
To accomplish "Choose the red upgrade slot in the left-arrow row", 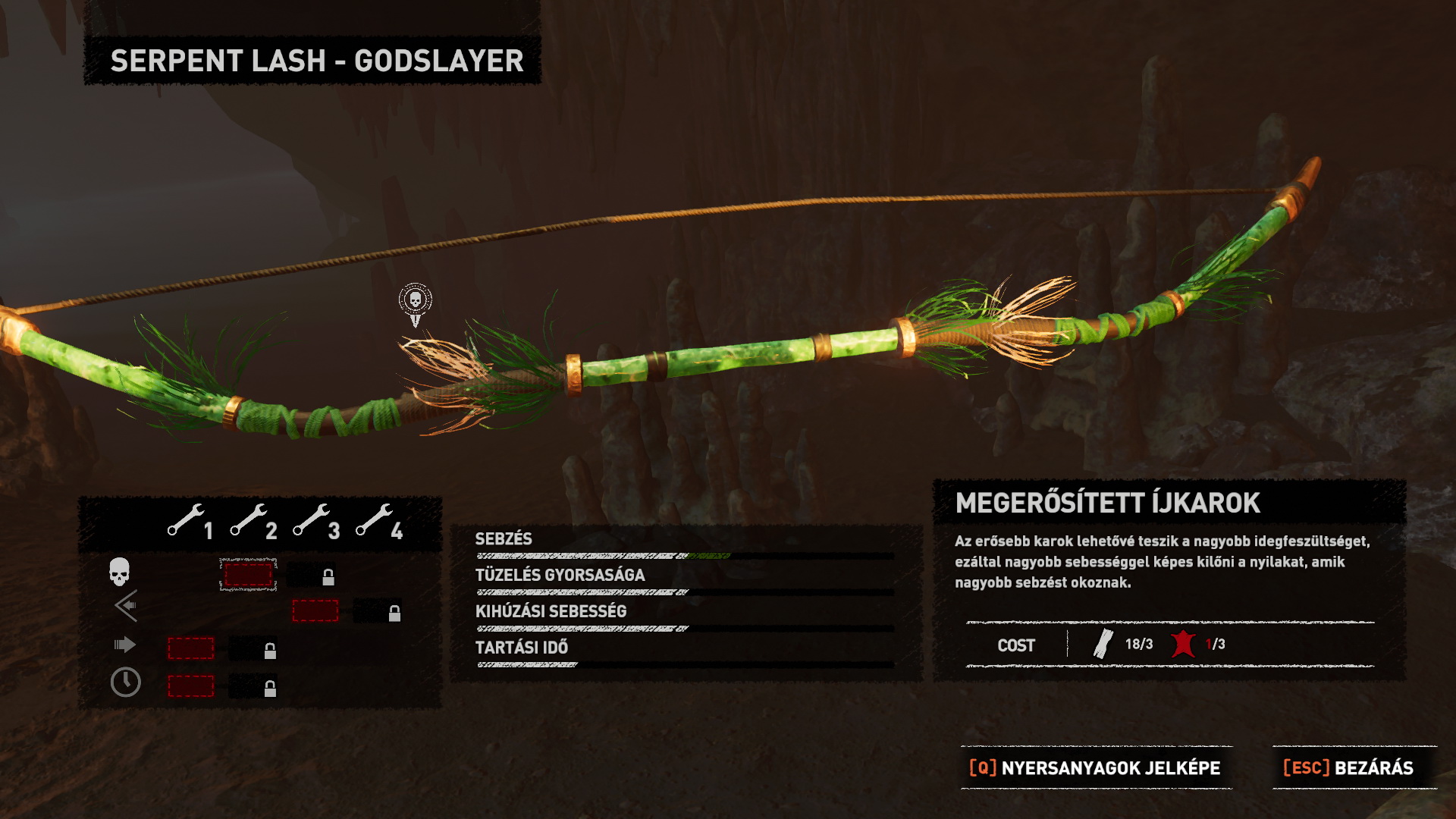I will 315,610.
